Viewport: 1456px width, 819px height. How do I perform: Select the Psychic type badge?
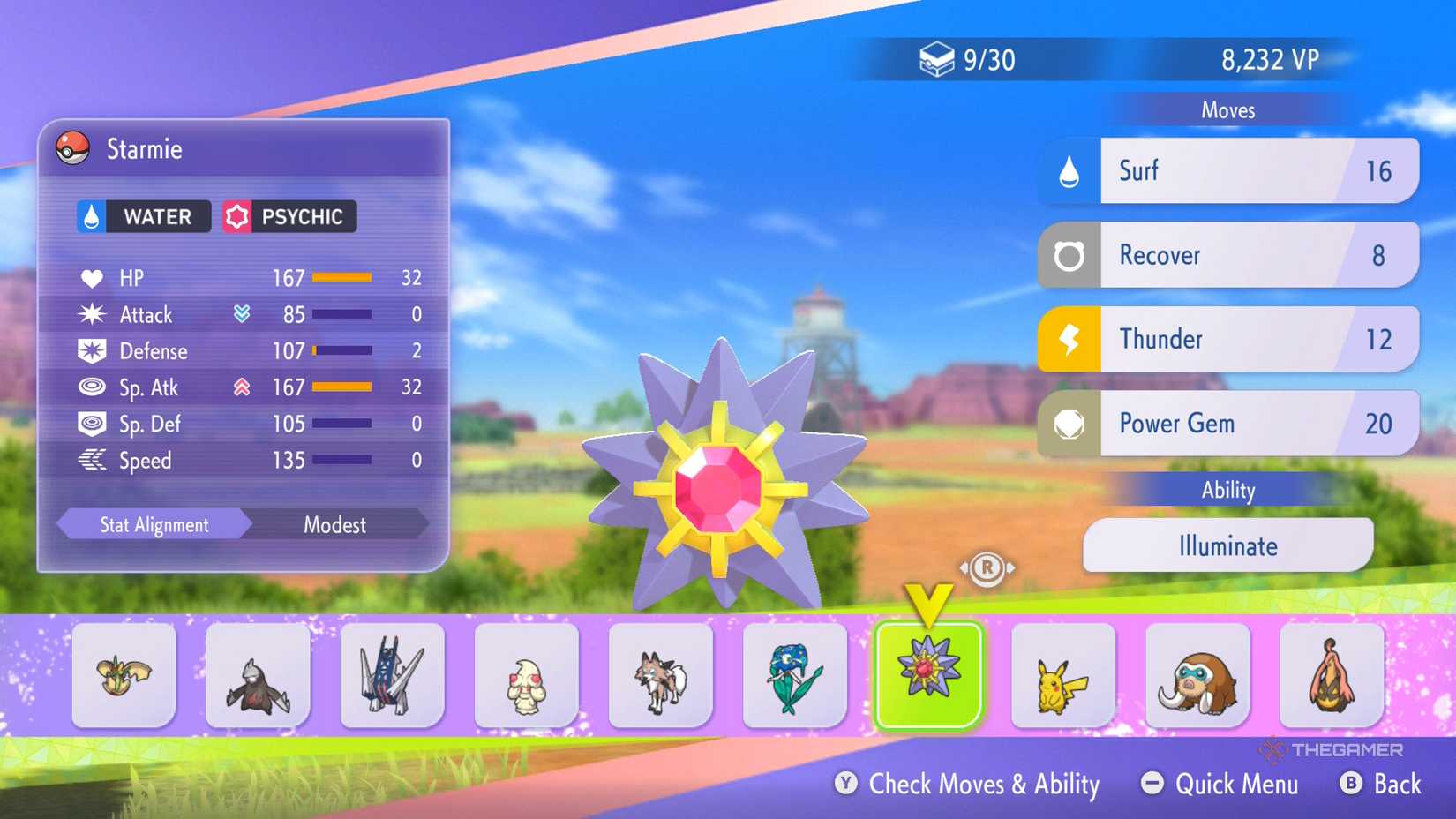pos(289,216)
